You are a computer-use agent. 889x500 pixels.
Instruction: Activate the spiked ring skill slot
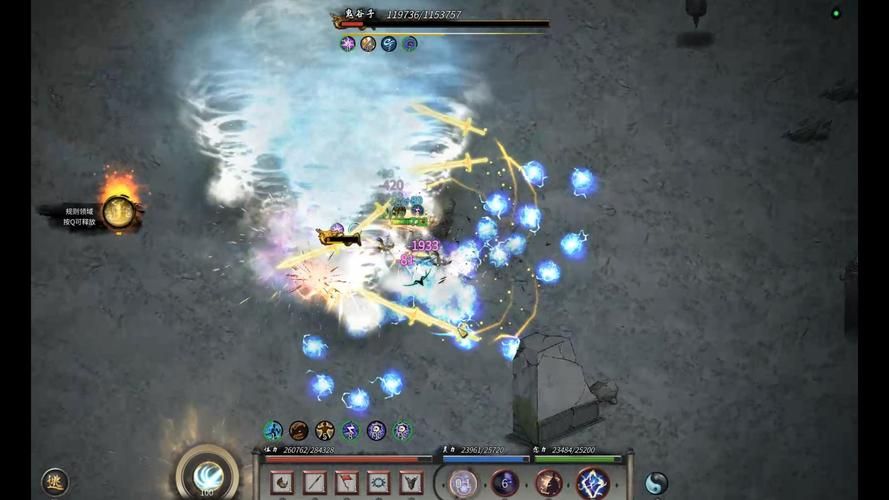coord(379,483)
